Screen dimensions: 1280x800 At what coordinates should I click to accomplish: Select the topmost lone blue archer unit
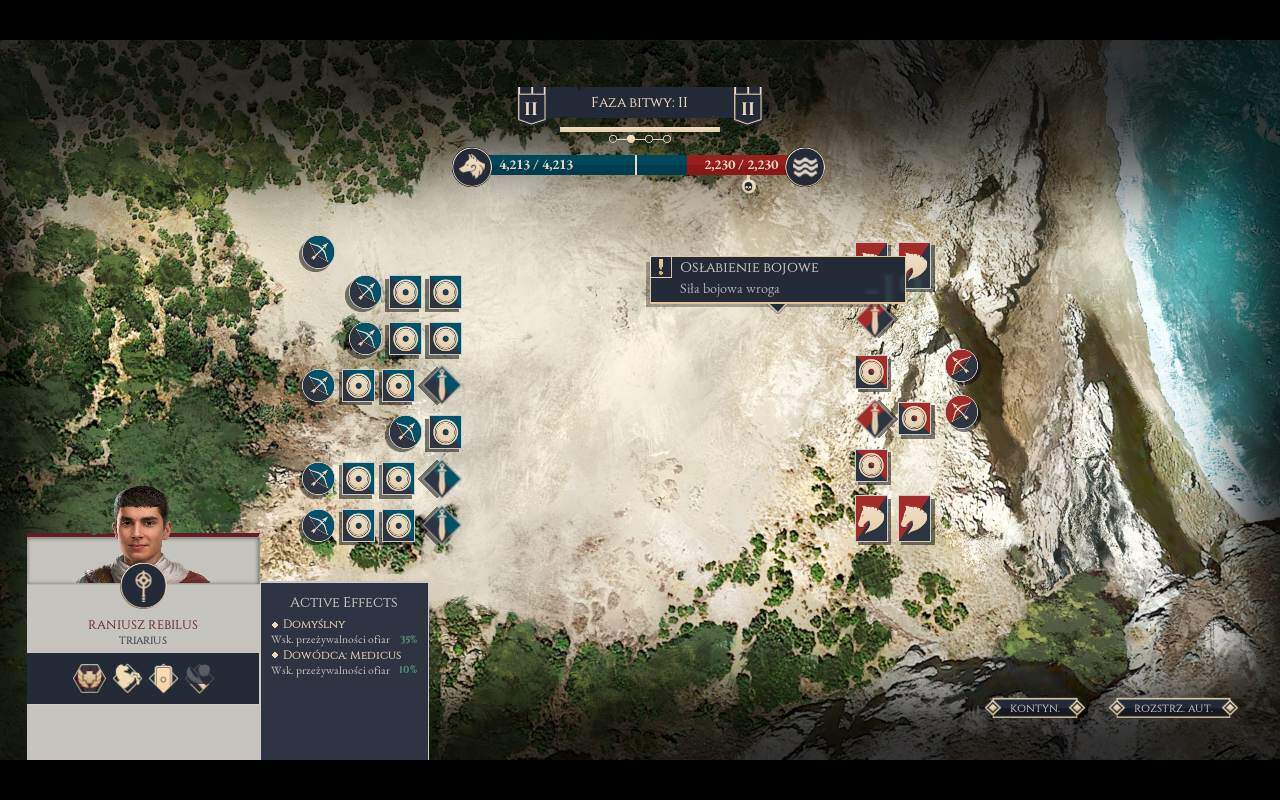point(317,252)
